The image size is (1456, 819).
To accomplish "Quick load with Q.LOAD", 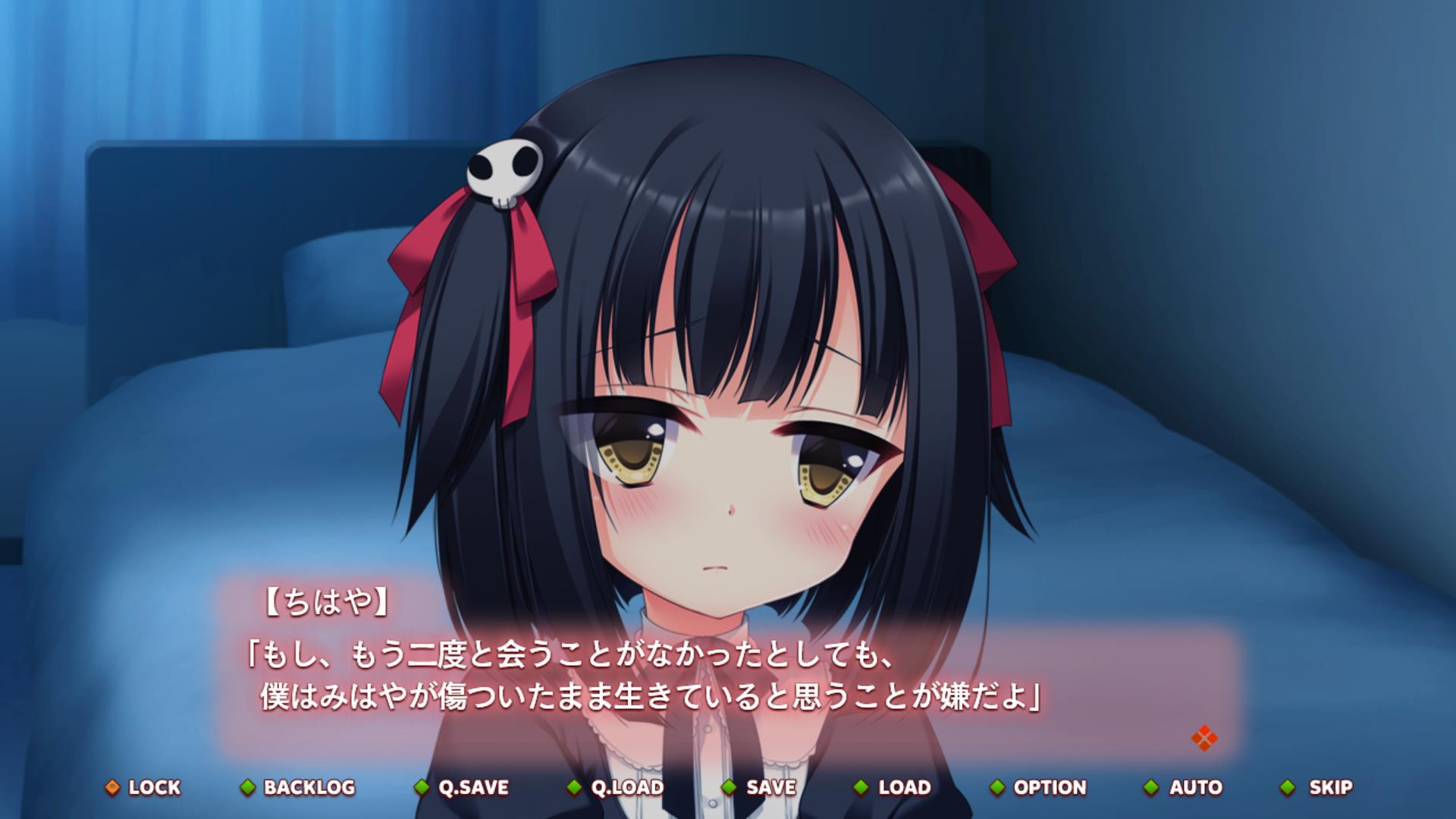I will (617, 787).
